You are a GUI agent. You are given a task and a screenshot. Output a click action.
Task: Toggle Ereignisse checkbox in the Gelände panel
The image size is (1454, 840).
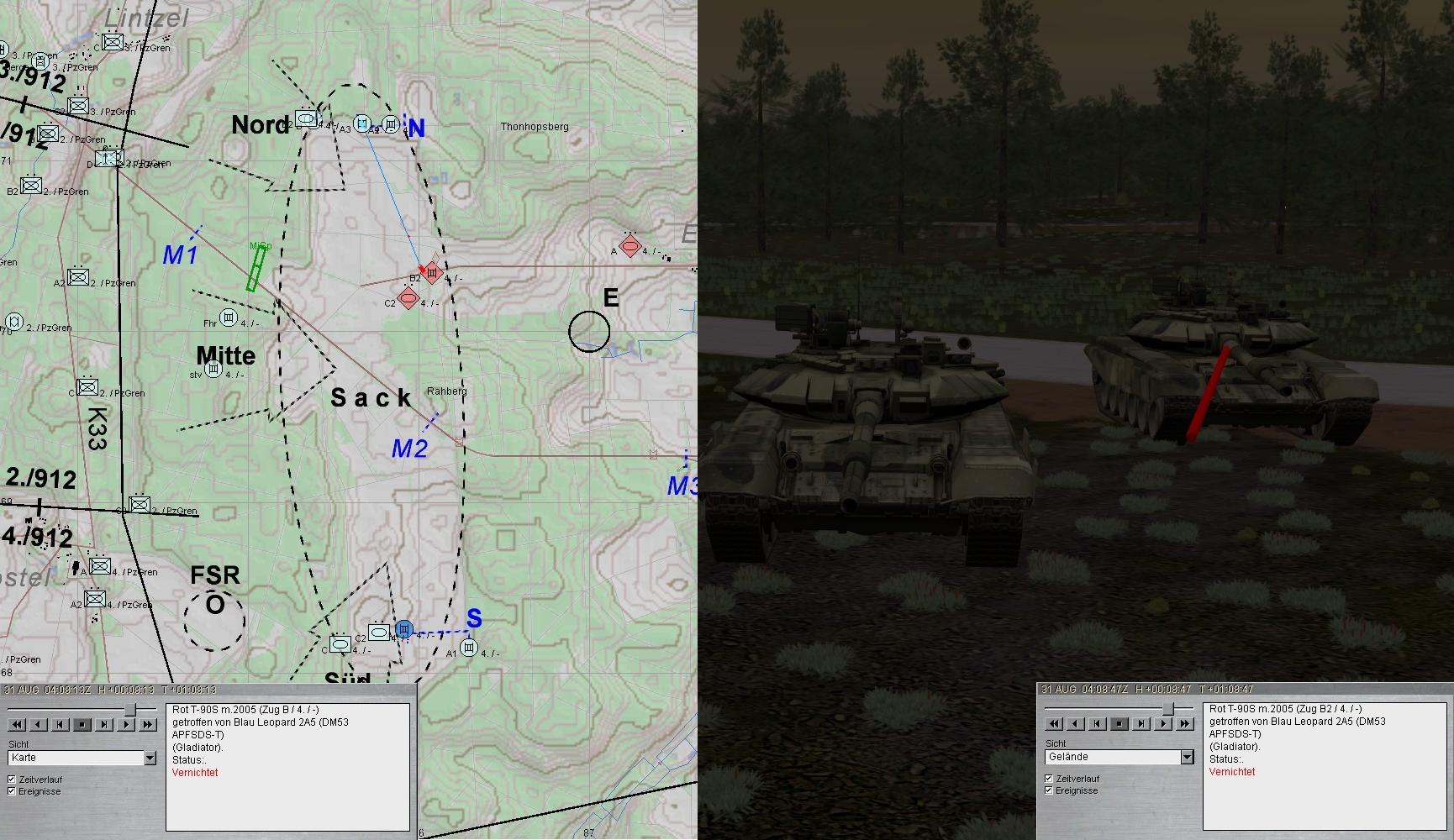[1049, 790]
